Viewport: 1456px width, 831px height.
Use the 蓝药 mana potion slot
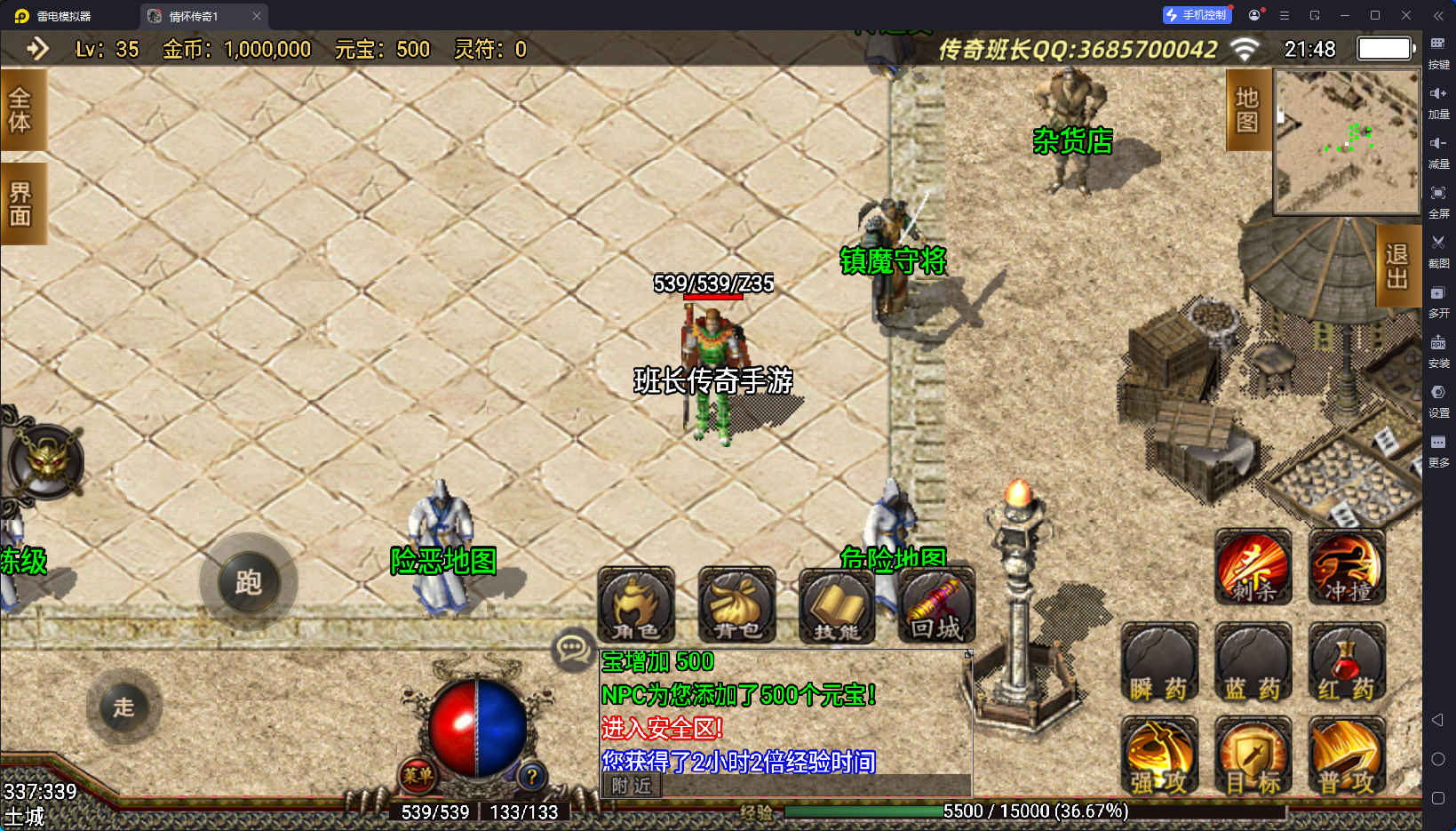point(1253,663)
